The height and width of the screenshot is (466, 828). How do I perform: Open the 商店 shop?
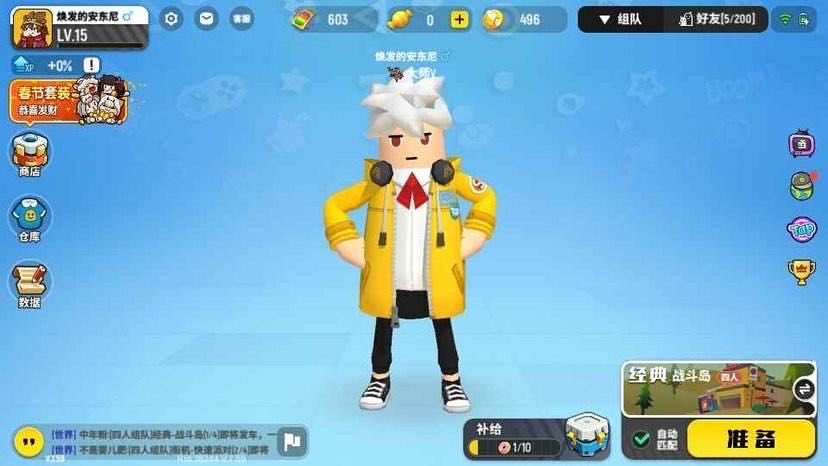(x=30, y=155)
